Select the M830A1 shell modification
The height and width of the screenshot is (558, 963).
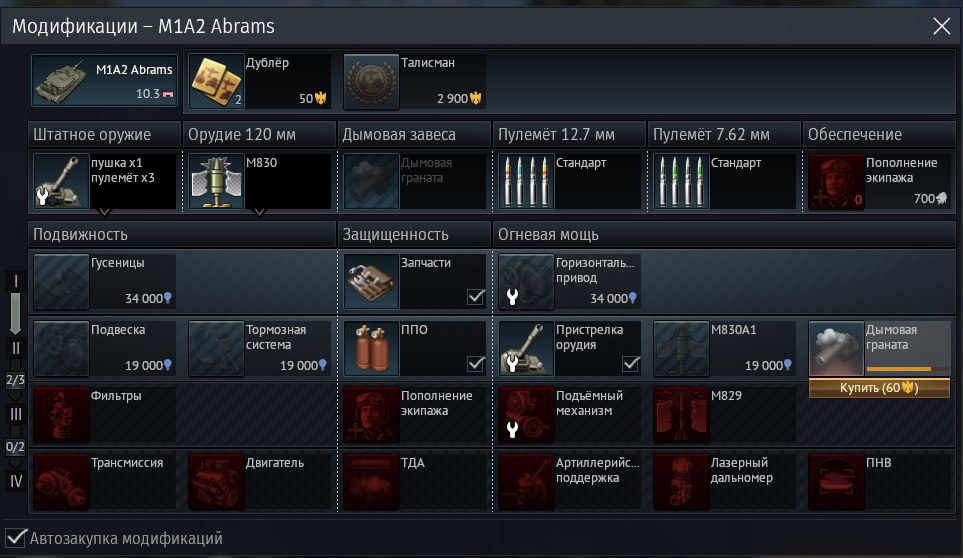click(x=724, y=348)
